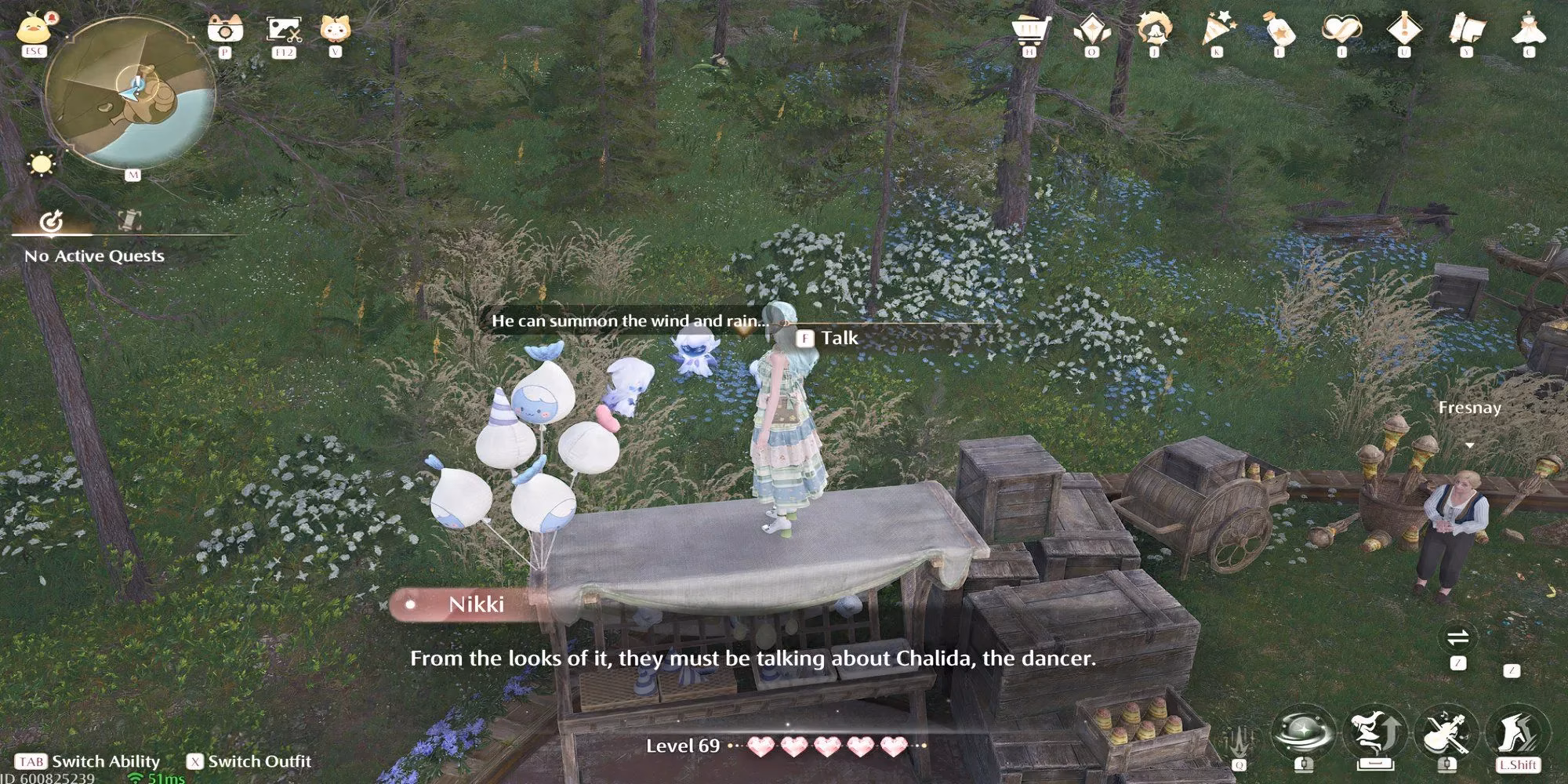Image resolution: width=1568 pixels, height=784 pixels.
Task: Open the heart infinity icon menu
Action: click(1341, 31)
